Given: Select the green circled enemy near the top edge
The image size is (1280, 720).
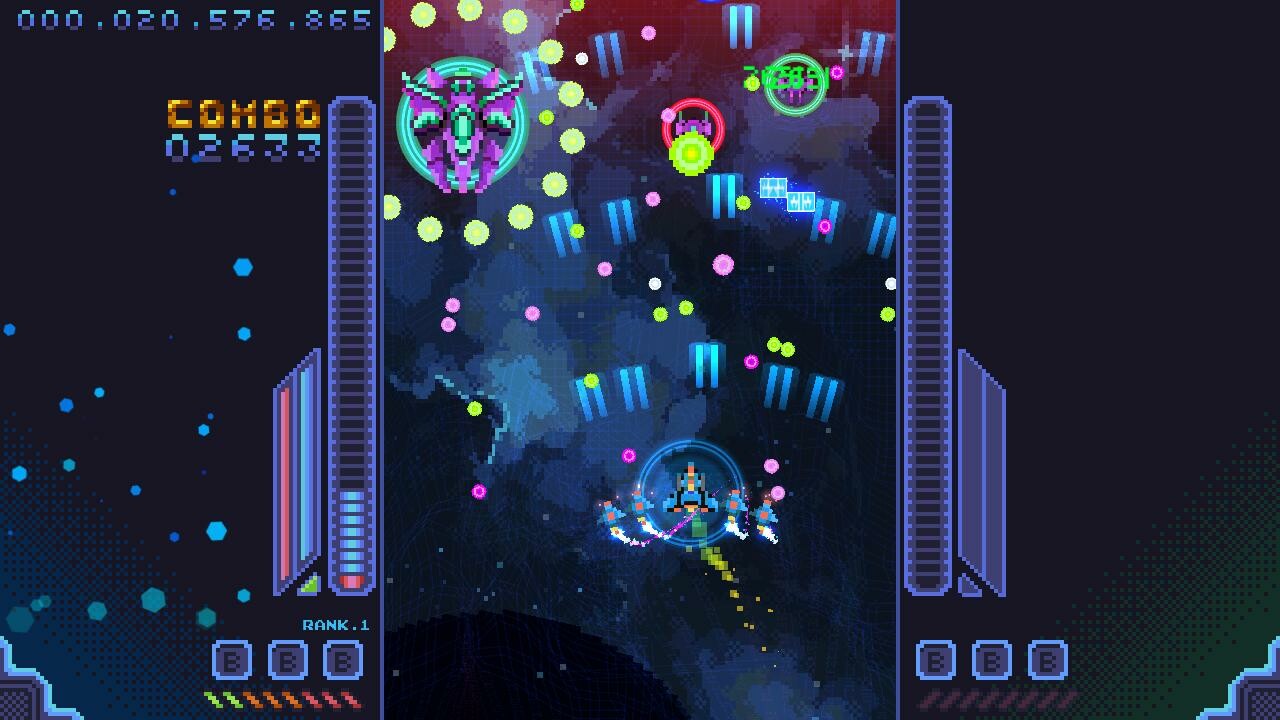Looking at the screenshot, I should click(x=795, y=83).
